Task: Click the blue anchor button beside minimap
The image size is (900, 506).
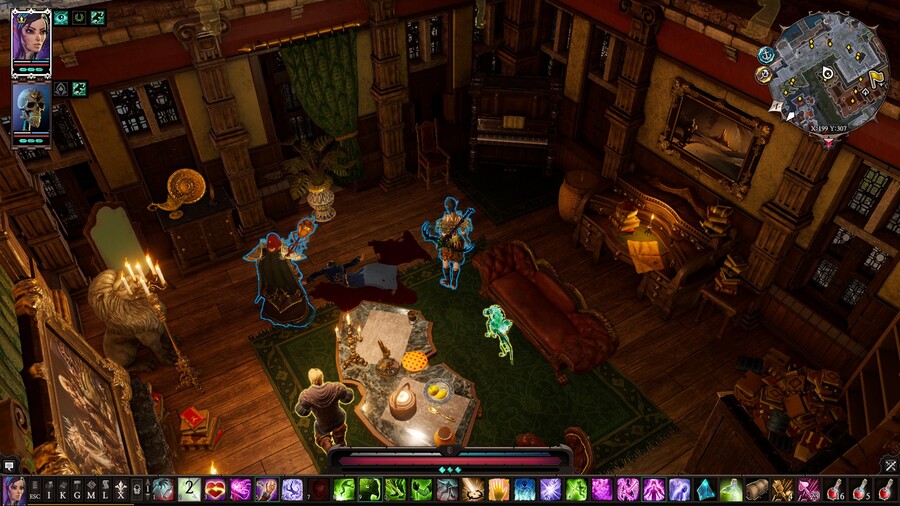Action: tap(766, 55)
